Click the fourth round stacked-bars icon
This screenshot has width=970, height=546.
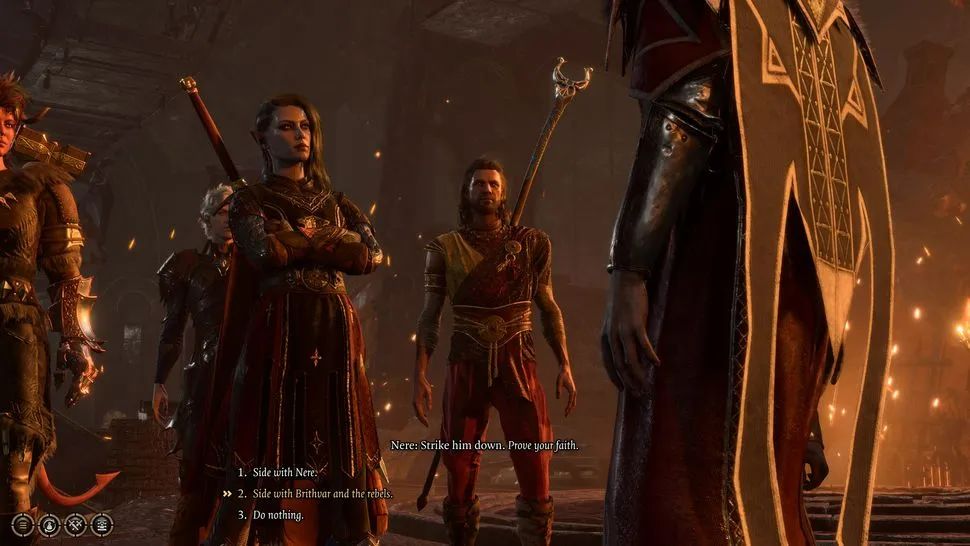click(101, 524)
